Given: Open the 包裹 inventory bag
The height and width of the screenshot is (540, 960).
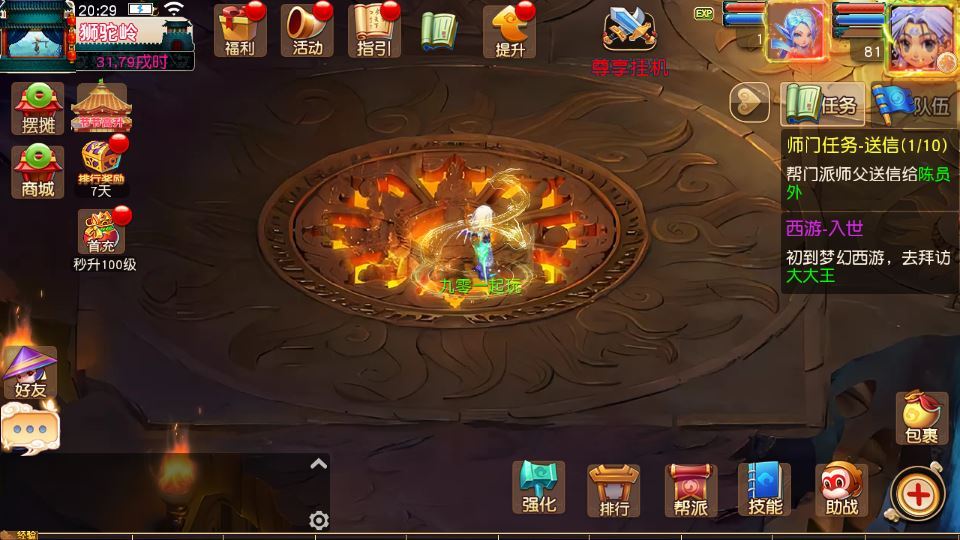Looking at the screenshot, I should click(921, 417).
